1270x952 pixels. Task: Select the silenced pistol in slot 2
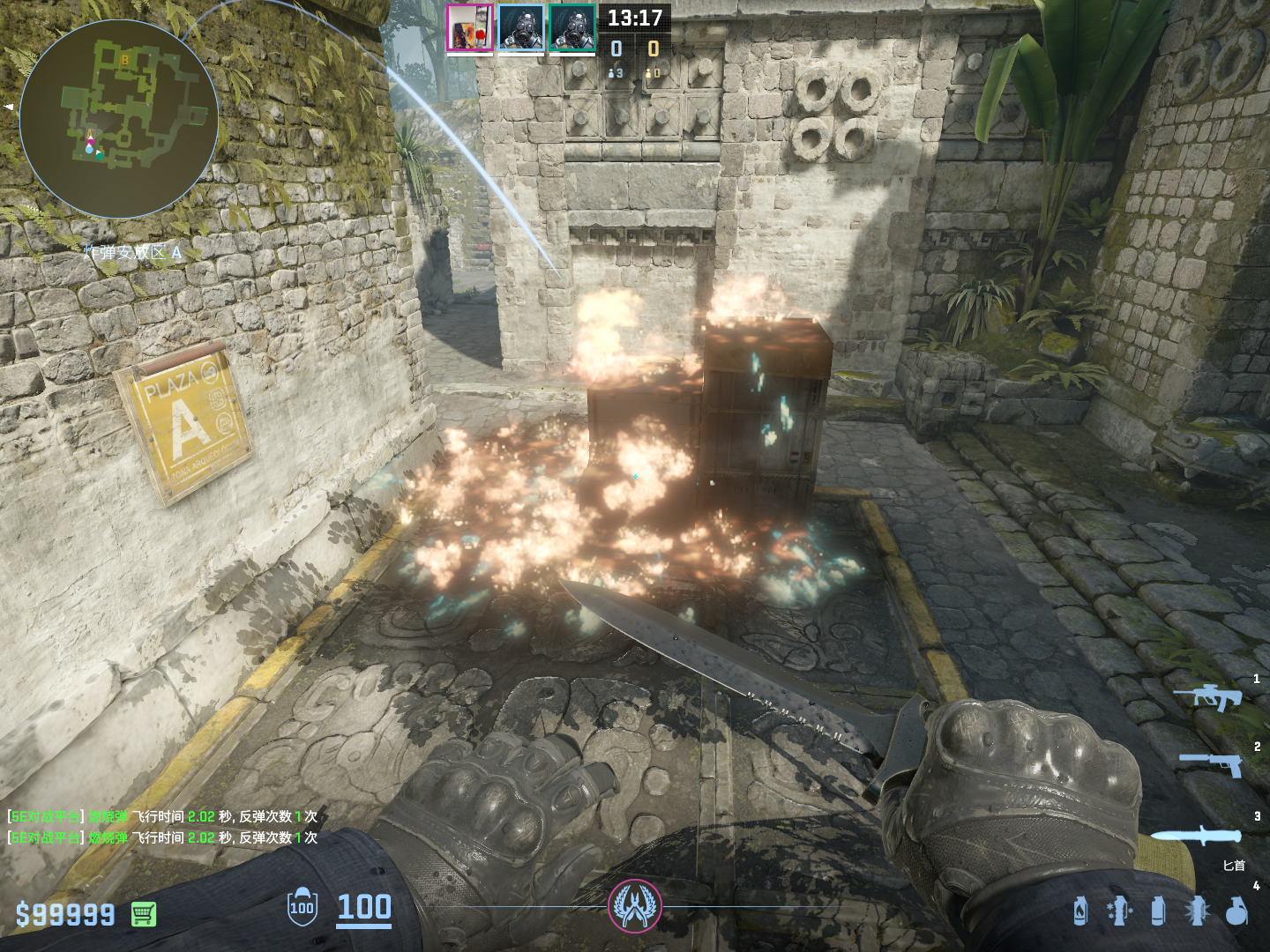(x=1212, y=763)
